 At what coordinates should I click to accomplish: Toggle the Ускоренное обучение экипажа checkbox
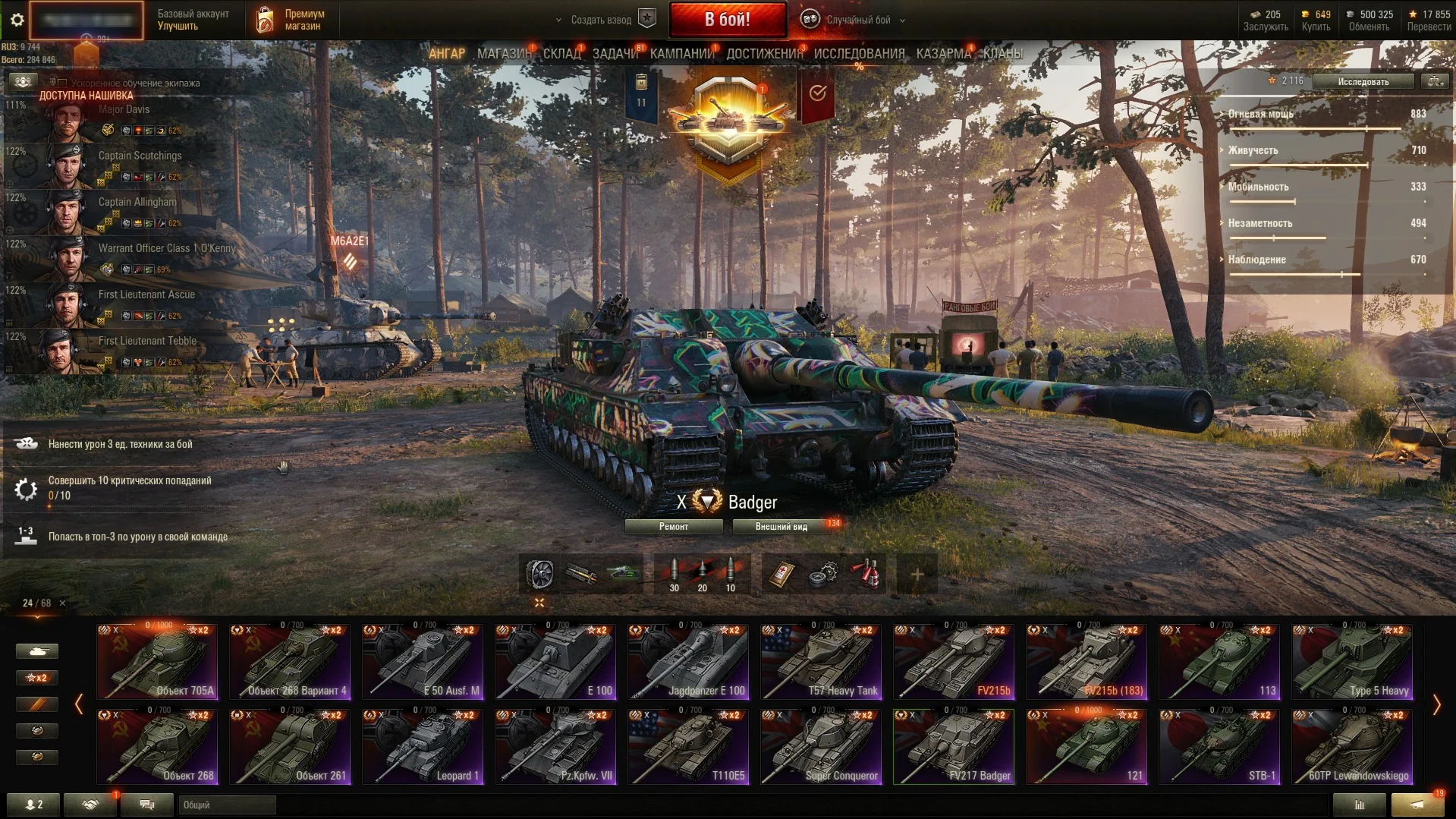(x=62, y=83)
